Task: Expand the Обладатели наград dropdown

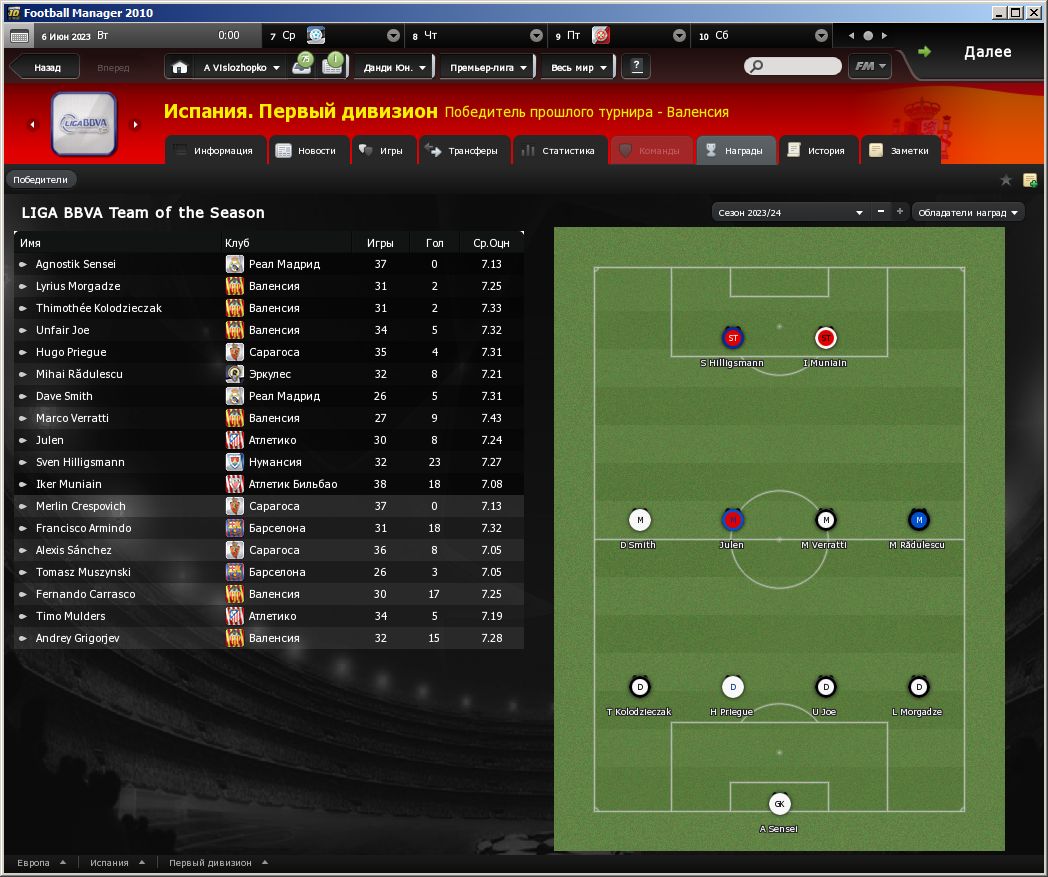Action: pyautogui.click(x=968, y=212)
